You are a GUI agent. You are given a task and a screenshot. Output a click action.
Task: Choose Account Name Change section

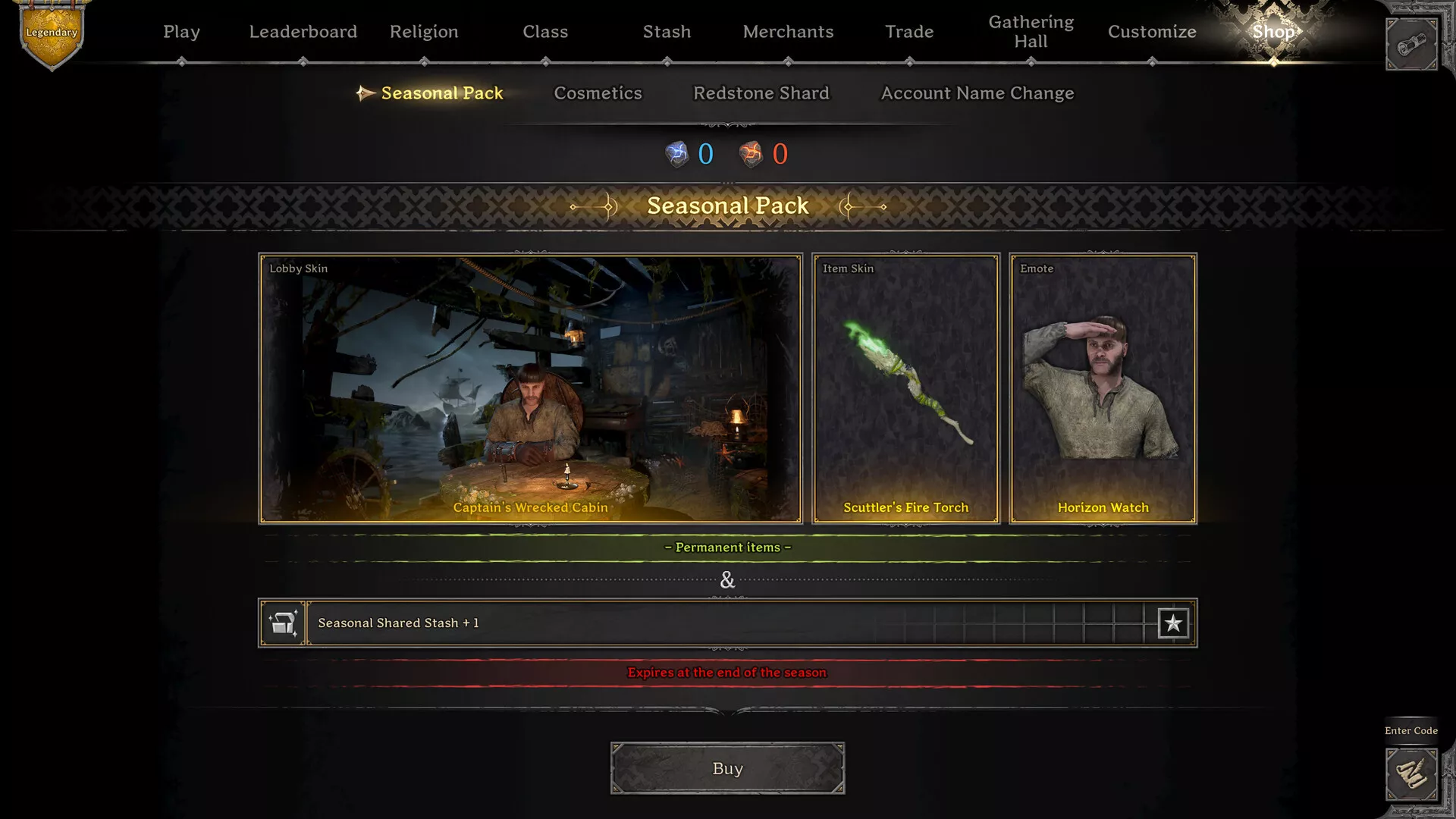[977, 93]
